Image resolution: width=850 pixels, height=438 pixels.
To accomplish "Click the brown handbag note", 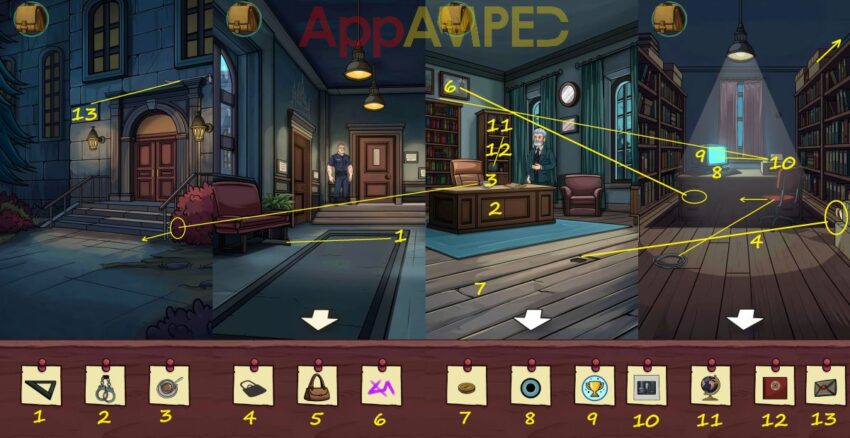I will (317, 384).
